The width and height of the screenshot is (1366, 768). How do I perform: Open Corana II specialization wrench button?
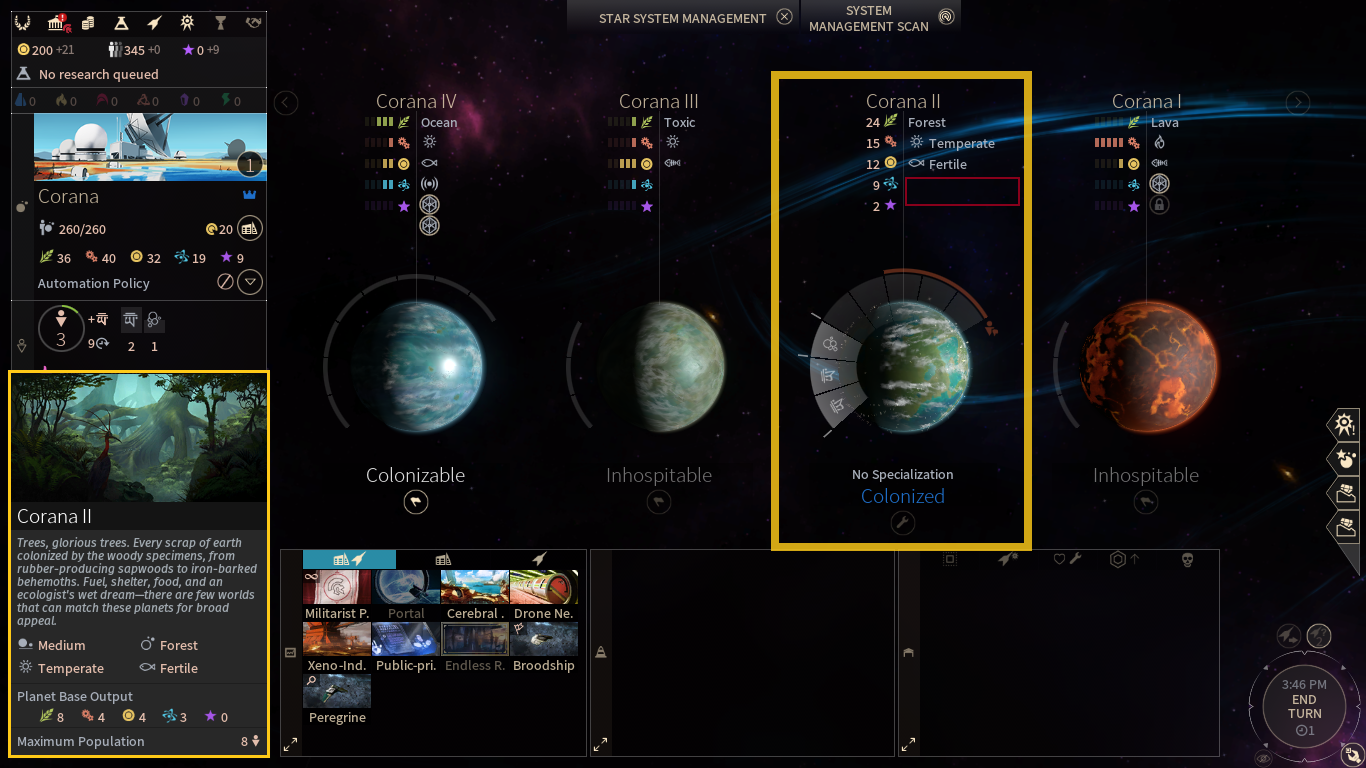pyautogui.click(x=902, y=523)
